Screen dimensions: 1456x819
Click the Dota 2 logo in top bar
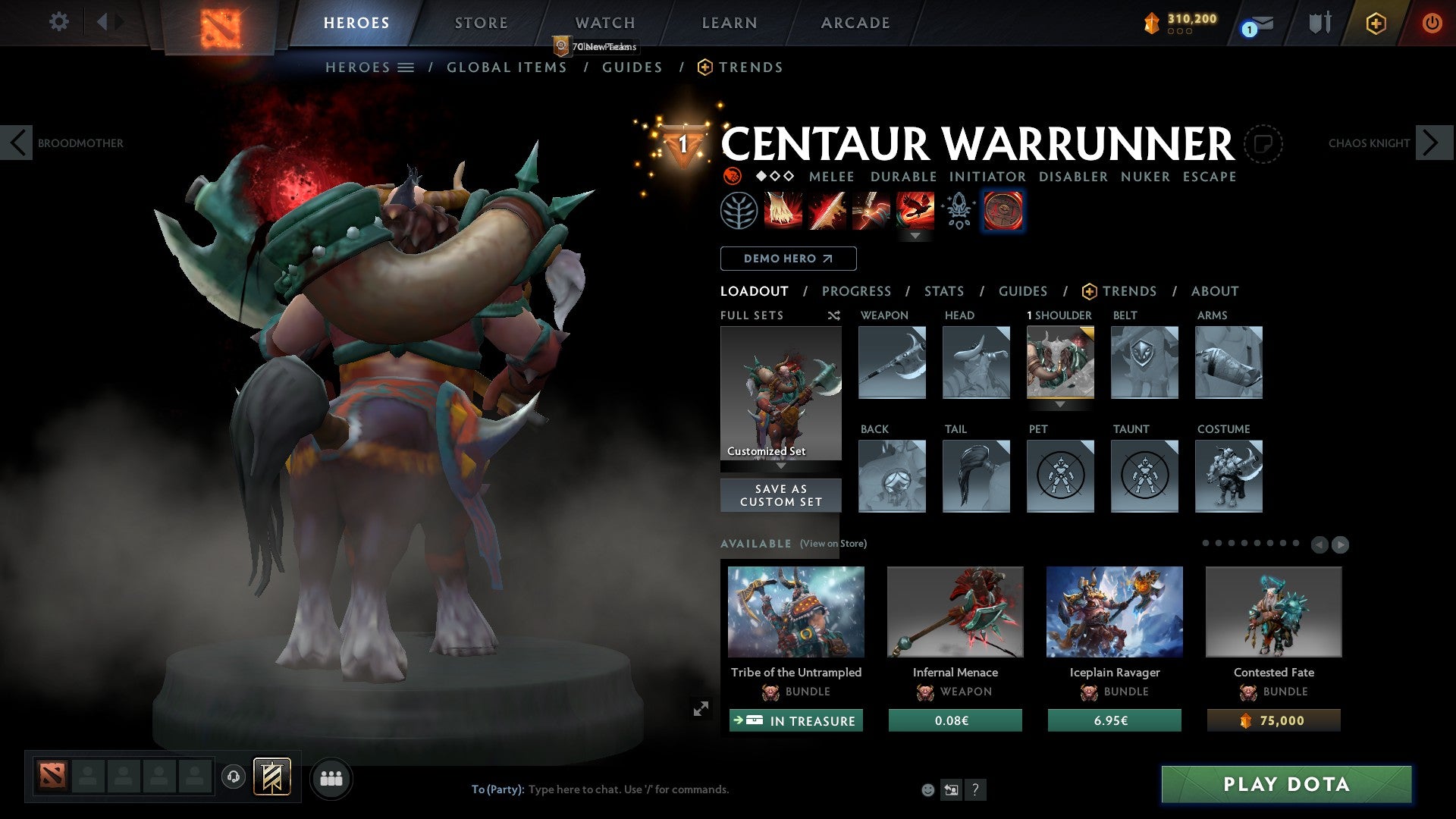coord(218,21)
